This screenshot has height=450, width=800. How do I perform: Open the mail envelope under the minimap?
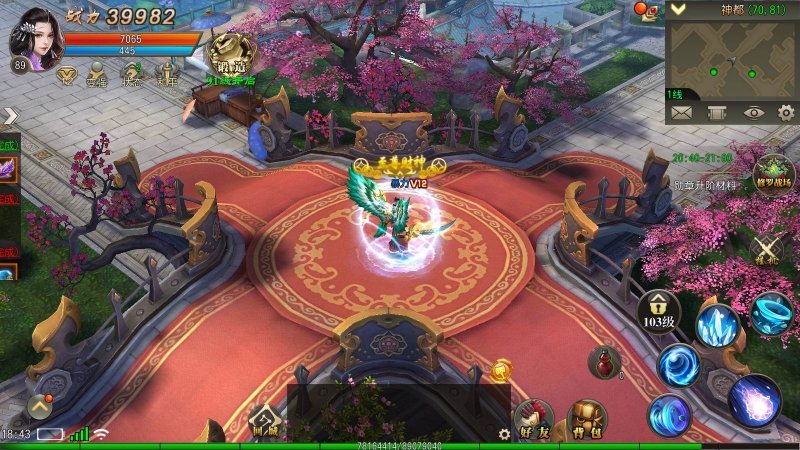tap(682, 113)
